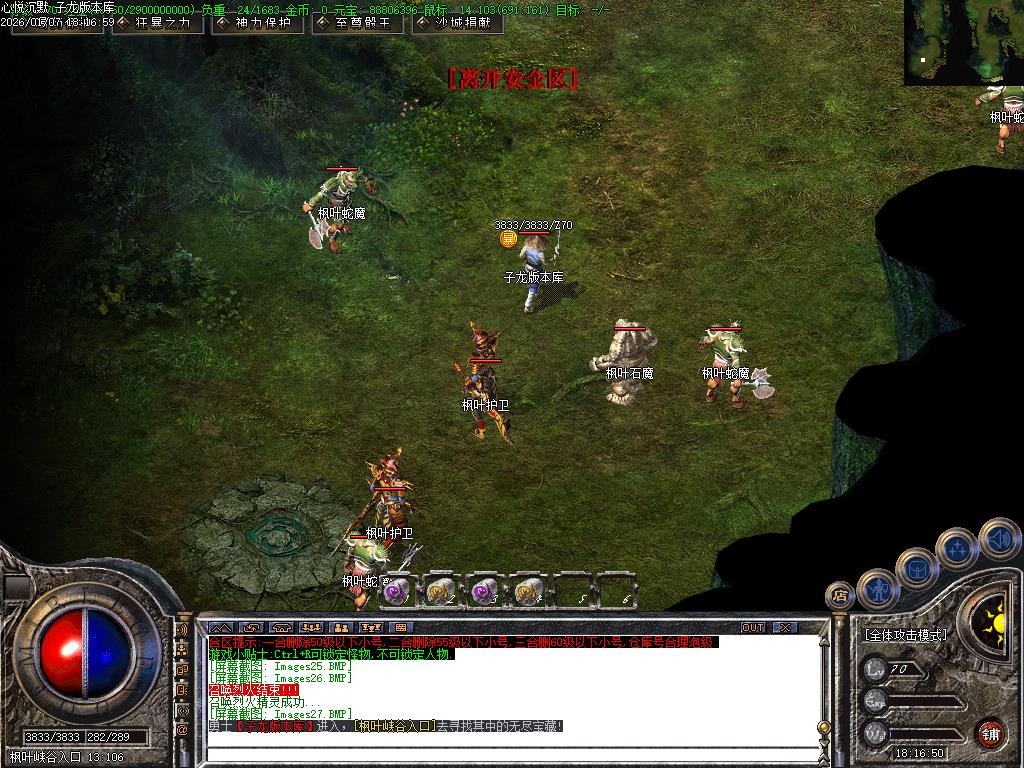The height and width of the screenshot is (768, 1024).
Task: Use the gold scroll in belt slot 2
Action: (x=441, y=592)
